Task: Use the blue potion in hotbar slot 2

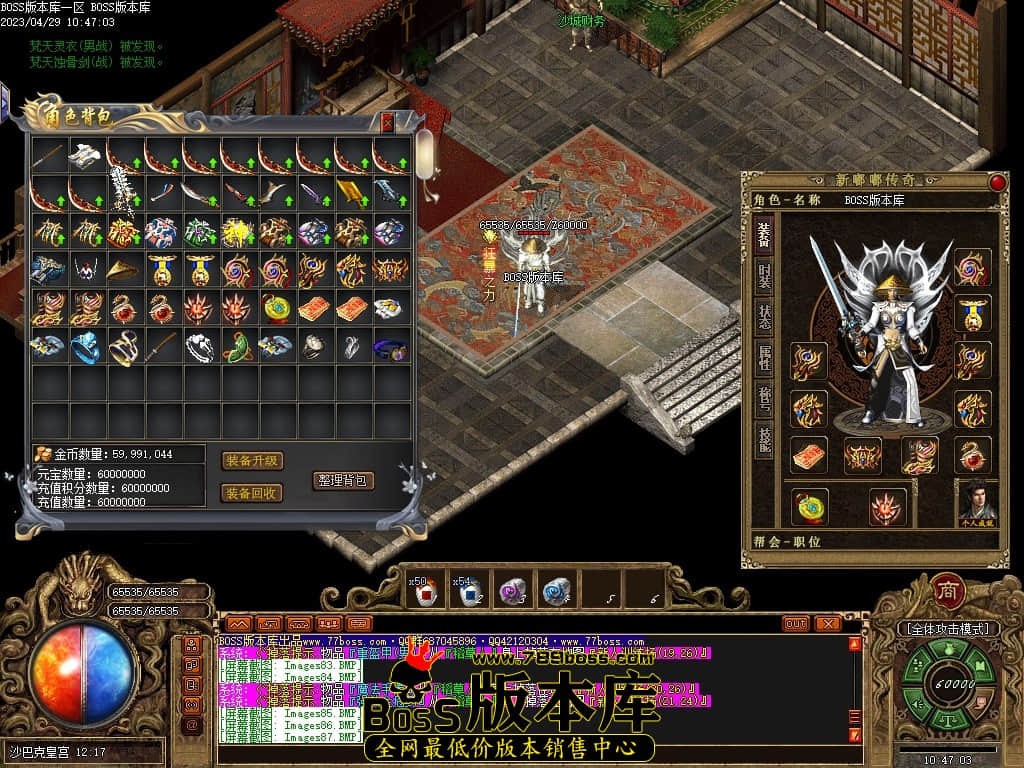Action: point(468,593)
